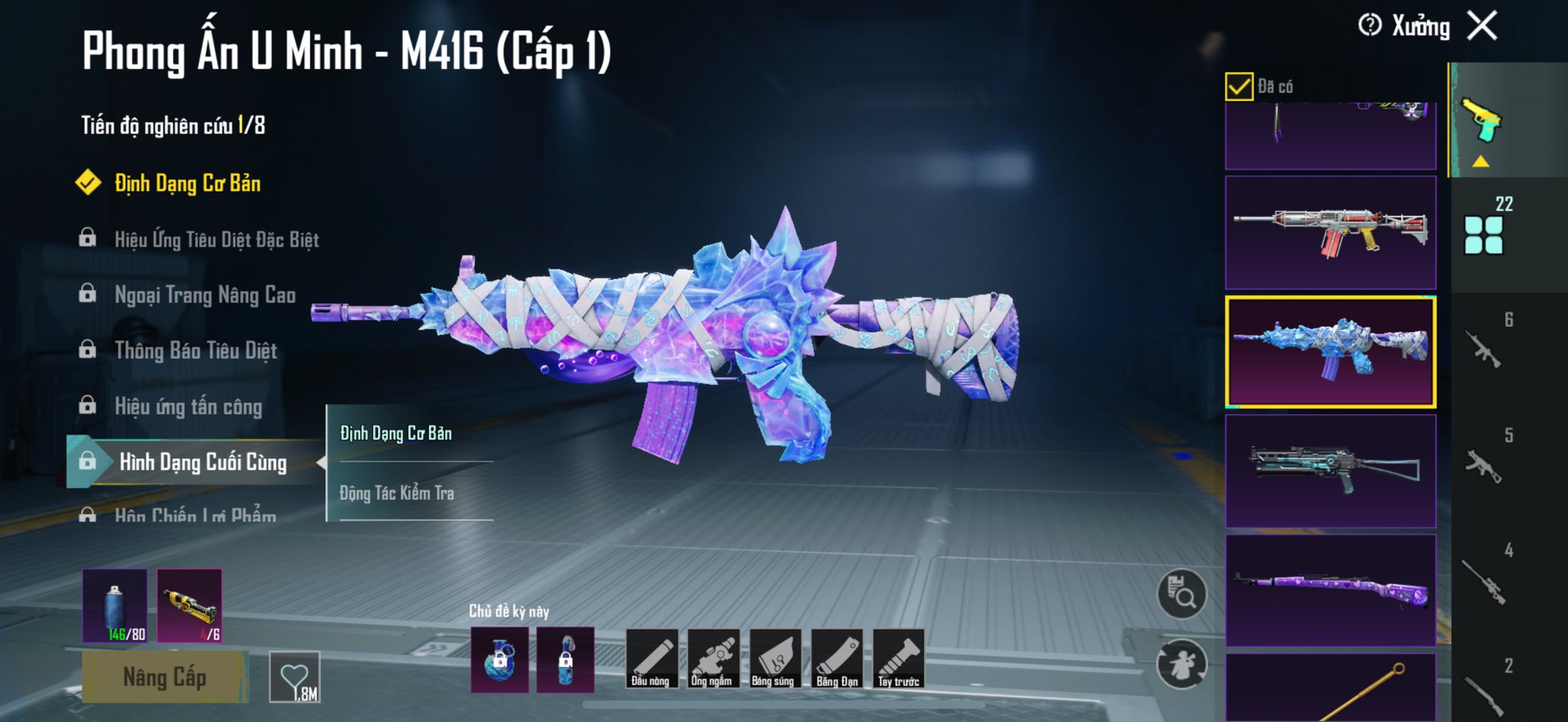The image size is (1568, 722).
Task: Select Ngoại Trang Nâng Cao entry
Action: click(204, 295)
